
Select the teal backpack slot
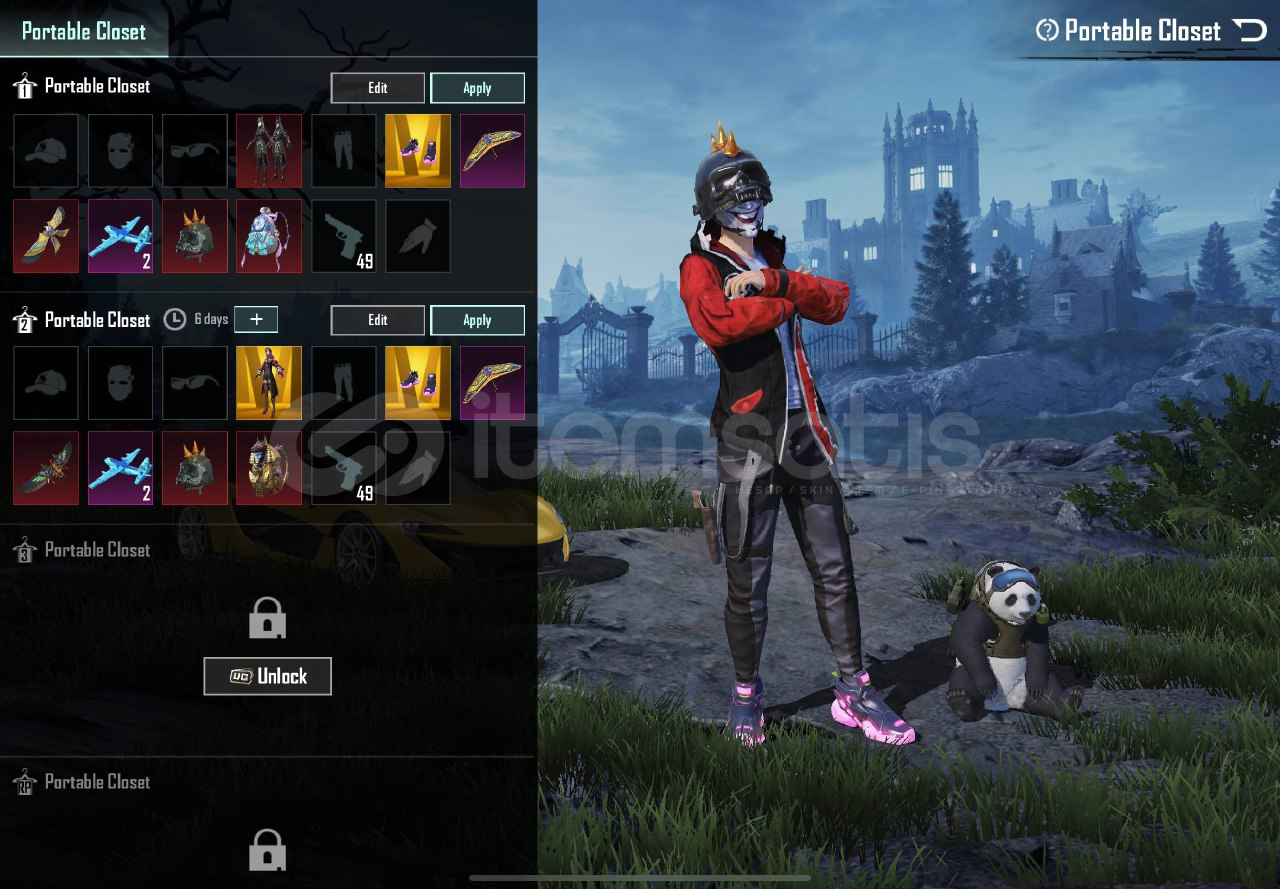point(269,236)
